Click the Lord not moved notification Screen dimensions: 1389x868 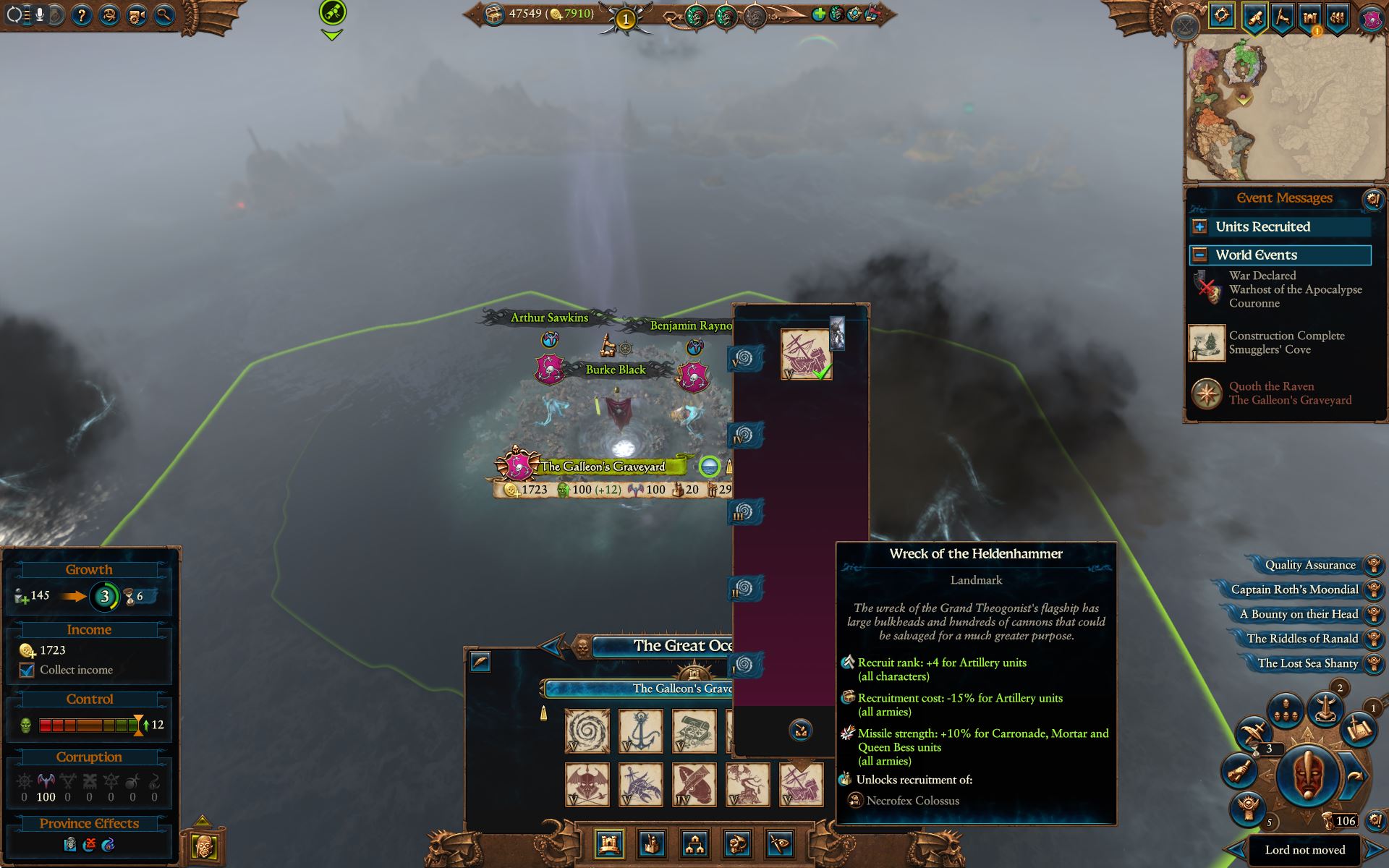tap(1304, 848)
